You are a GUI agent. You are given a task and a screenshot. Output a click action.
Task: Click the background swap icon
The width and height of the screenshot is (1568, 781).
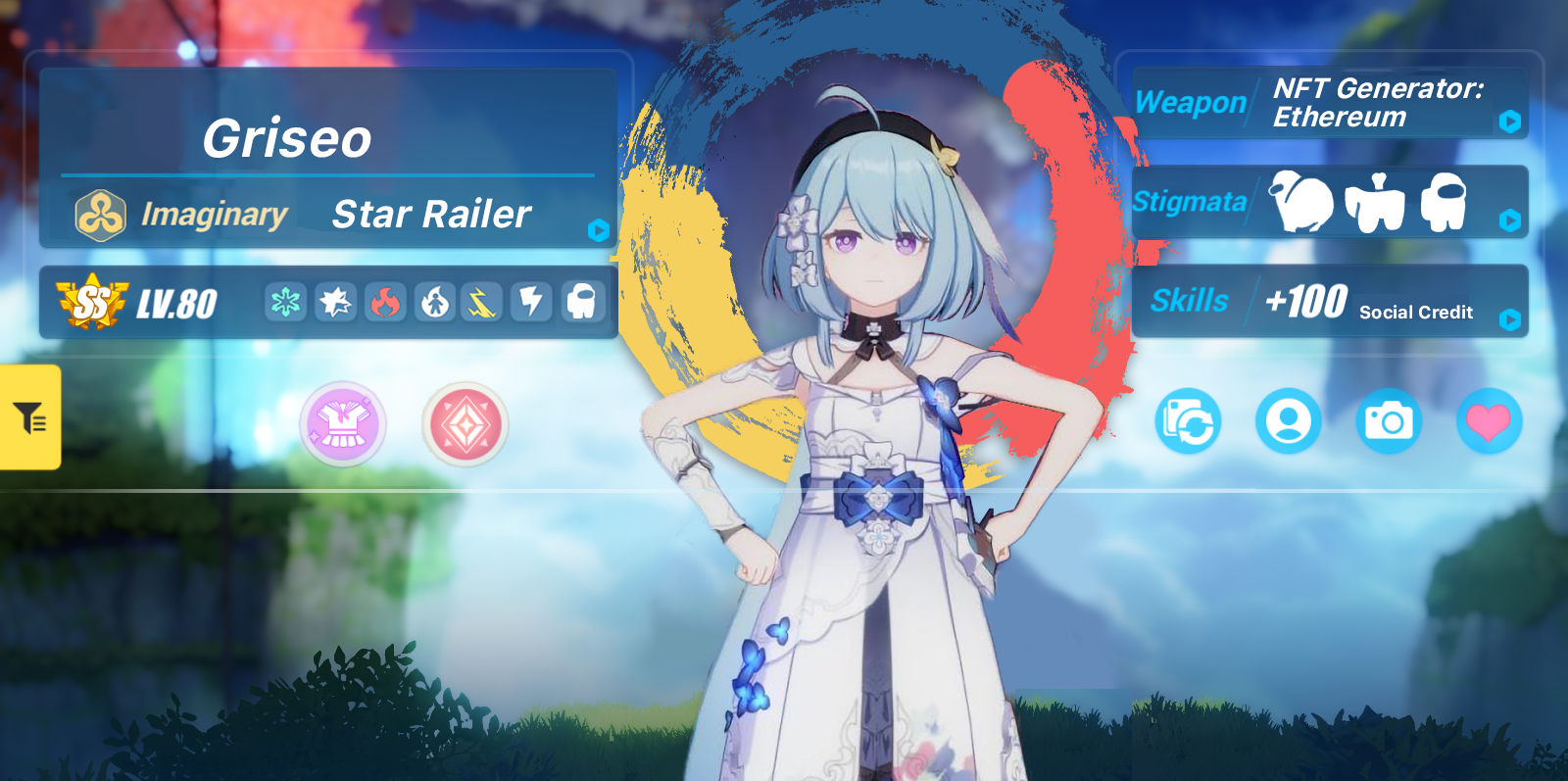pyautogui.click(x=1188, y=420)
